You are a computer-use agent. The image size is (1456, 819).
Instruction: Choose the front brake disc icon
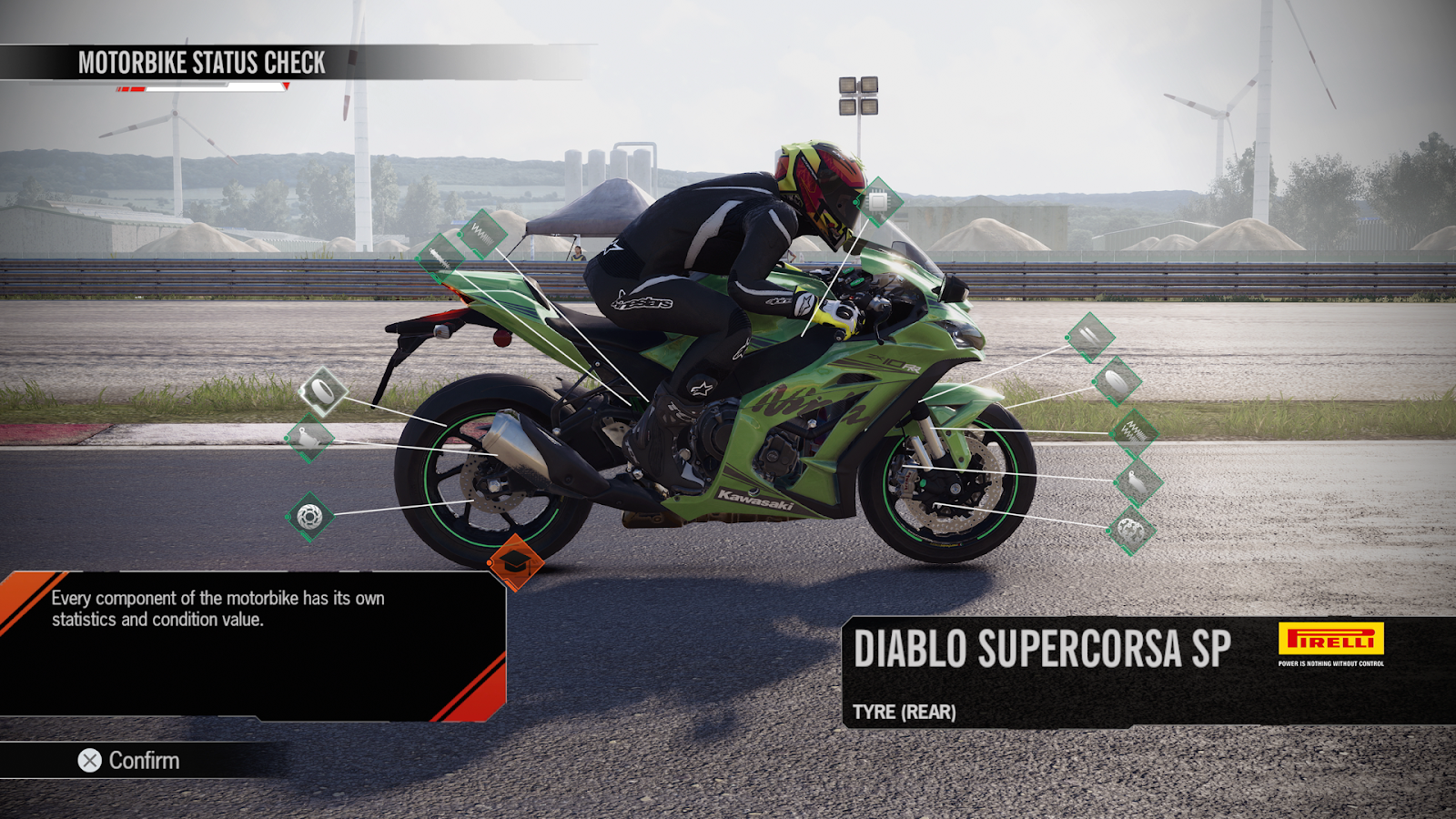(x=1130, y=531)
